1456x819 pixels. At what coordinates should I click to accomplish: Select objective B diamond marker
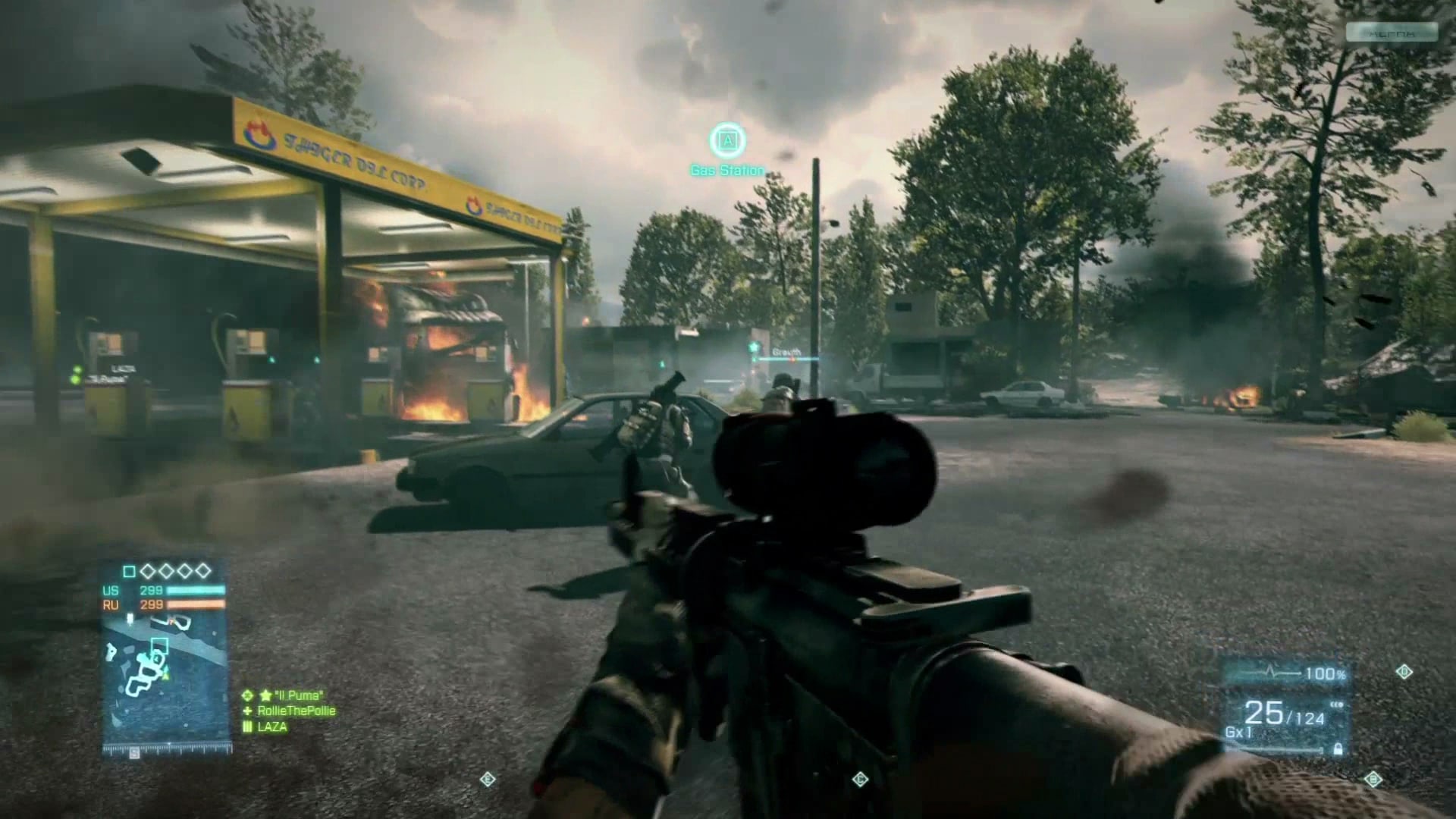click(x=1373, y=779)
